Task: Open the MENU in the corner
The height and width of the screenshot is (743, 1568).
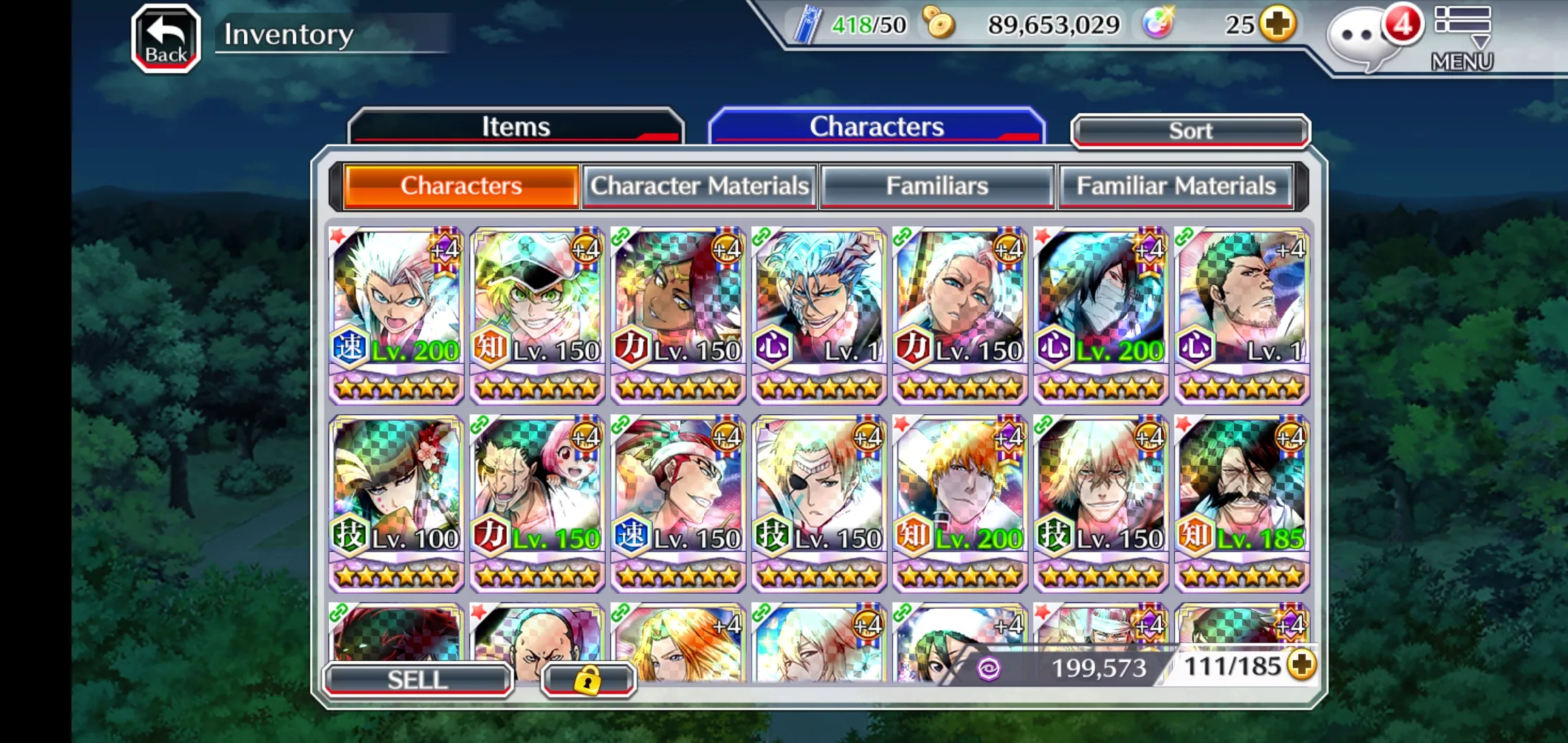Action: [1462, 39]
